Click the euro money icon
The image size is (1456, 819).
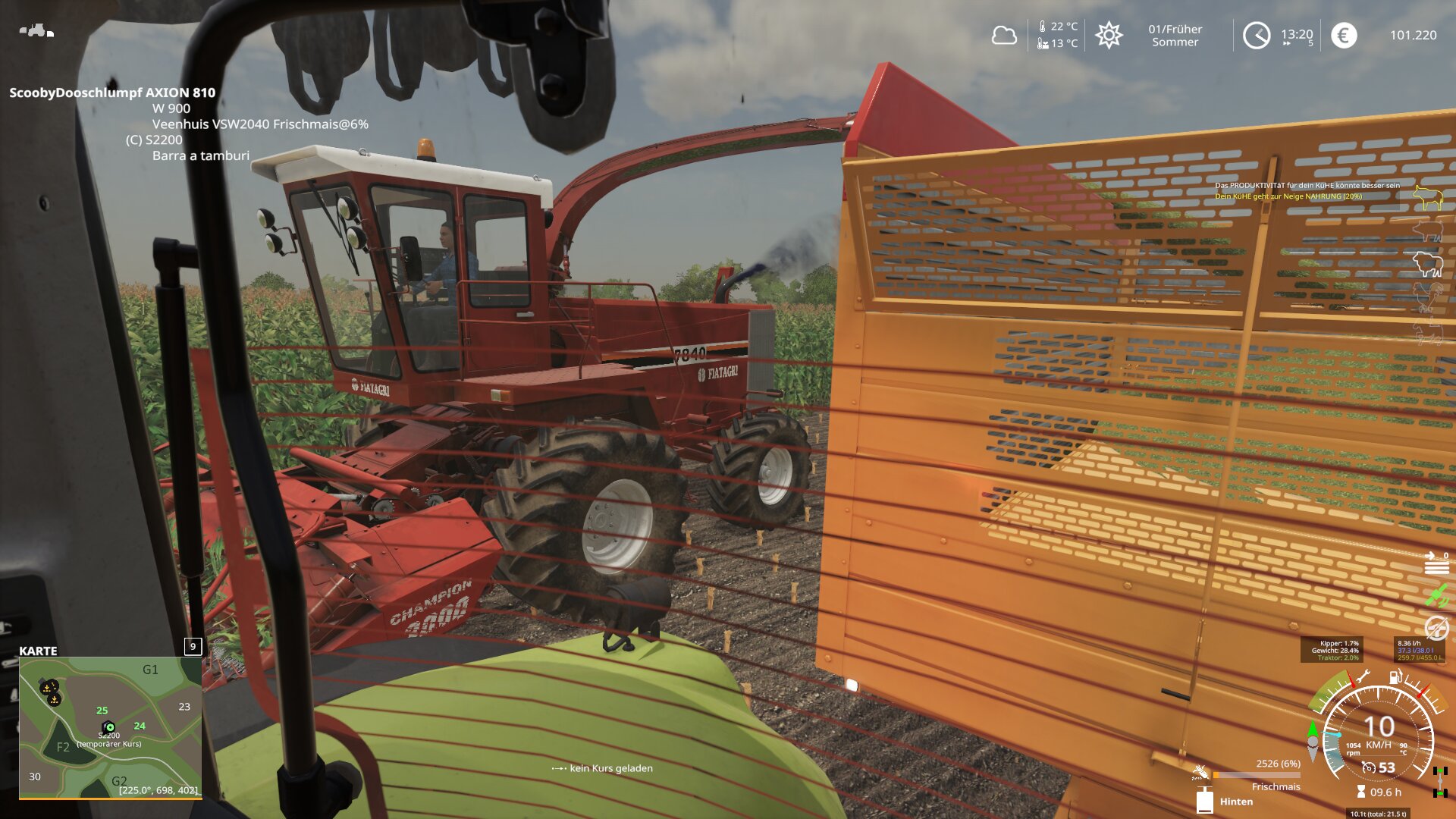[x=1344, y=36]
